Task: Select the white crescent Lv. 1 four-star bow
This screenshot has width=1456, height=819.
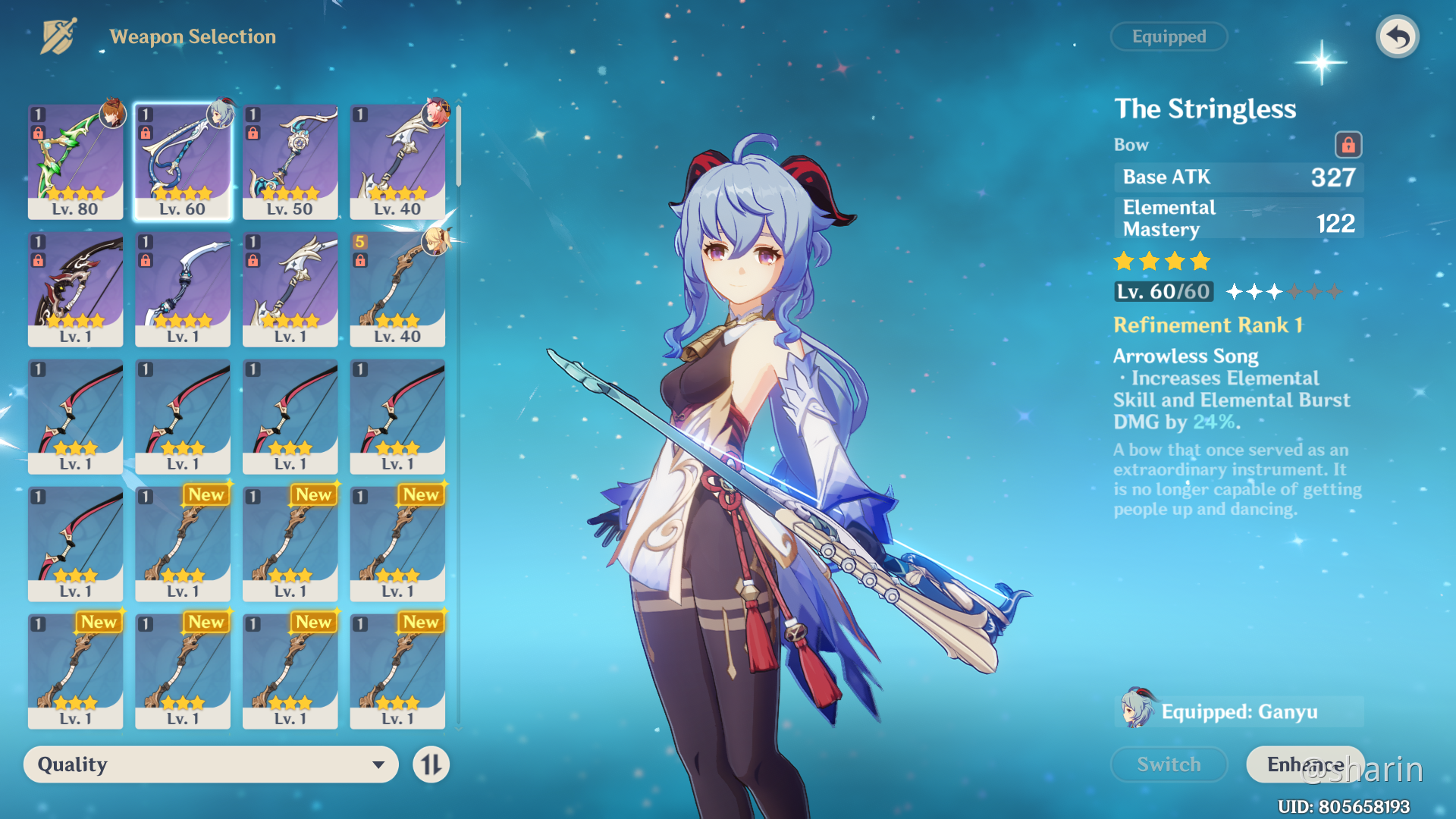Action: point(183,289)
